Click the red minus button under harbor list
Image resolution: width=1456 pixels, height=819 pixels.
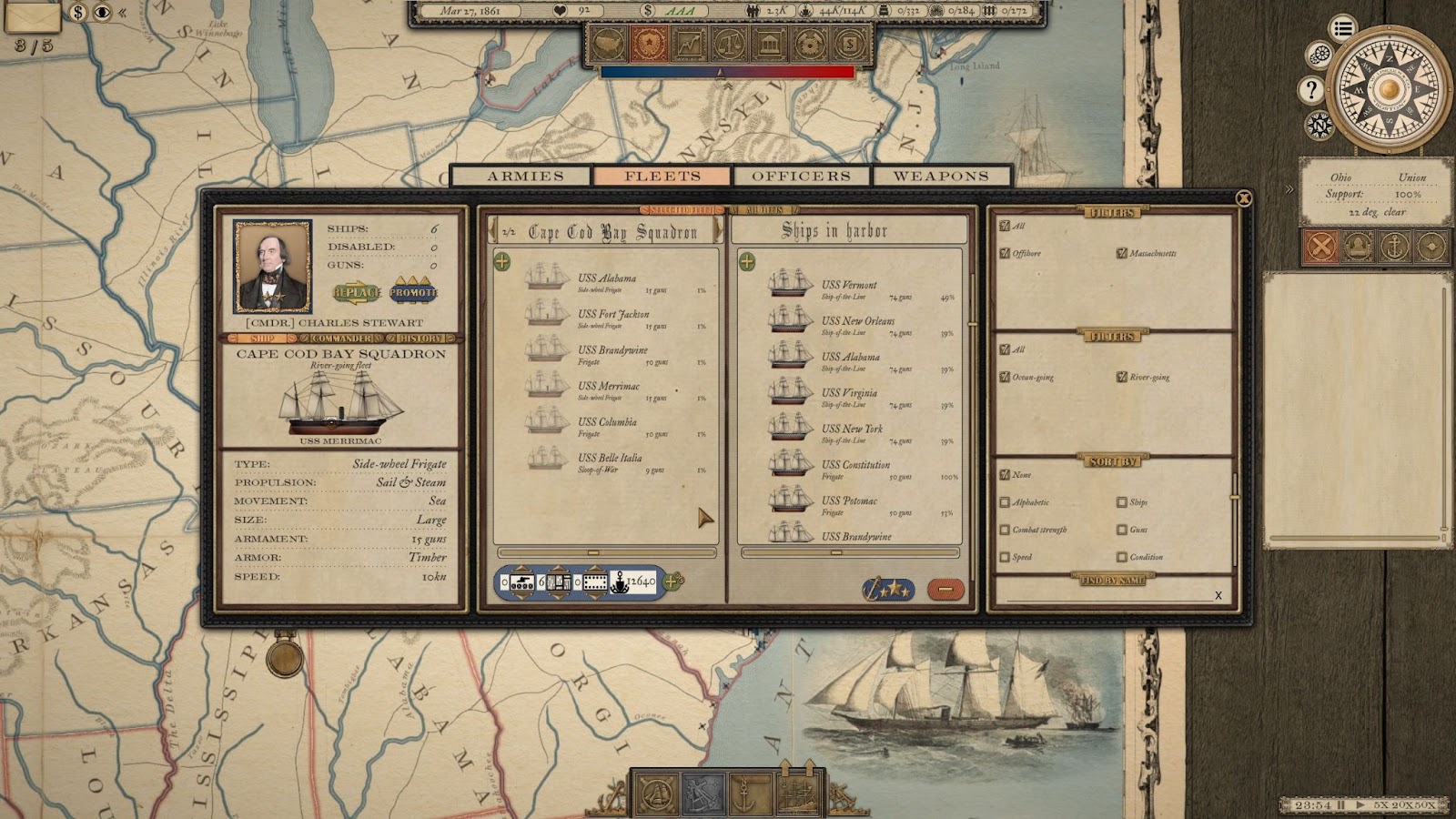click(945, 590)
